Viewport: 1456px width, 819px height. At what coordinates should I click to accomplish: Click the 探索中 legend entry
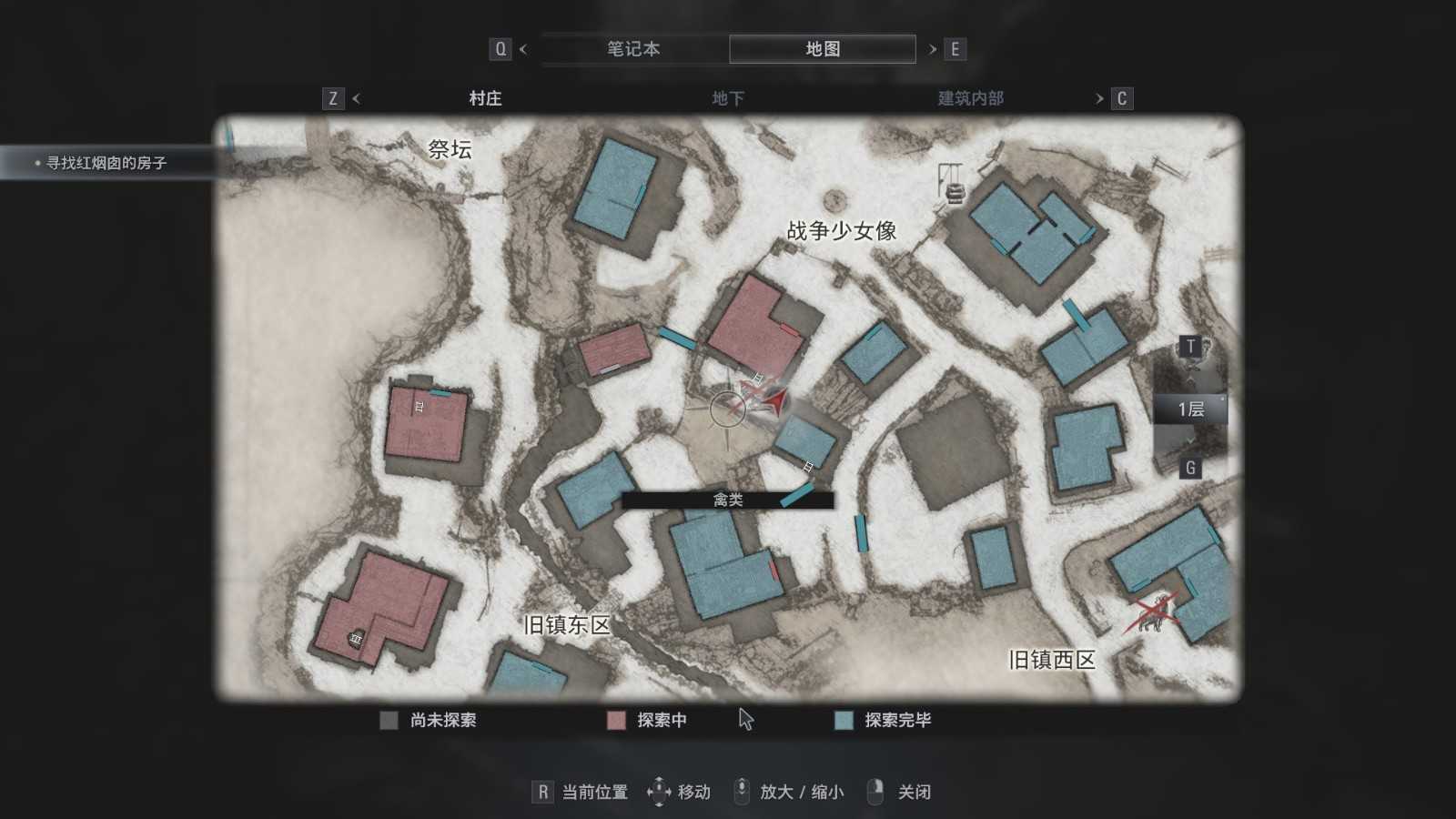662,720
